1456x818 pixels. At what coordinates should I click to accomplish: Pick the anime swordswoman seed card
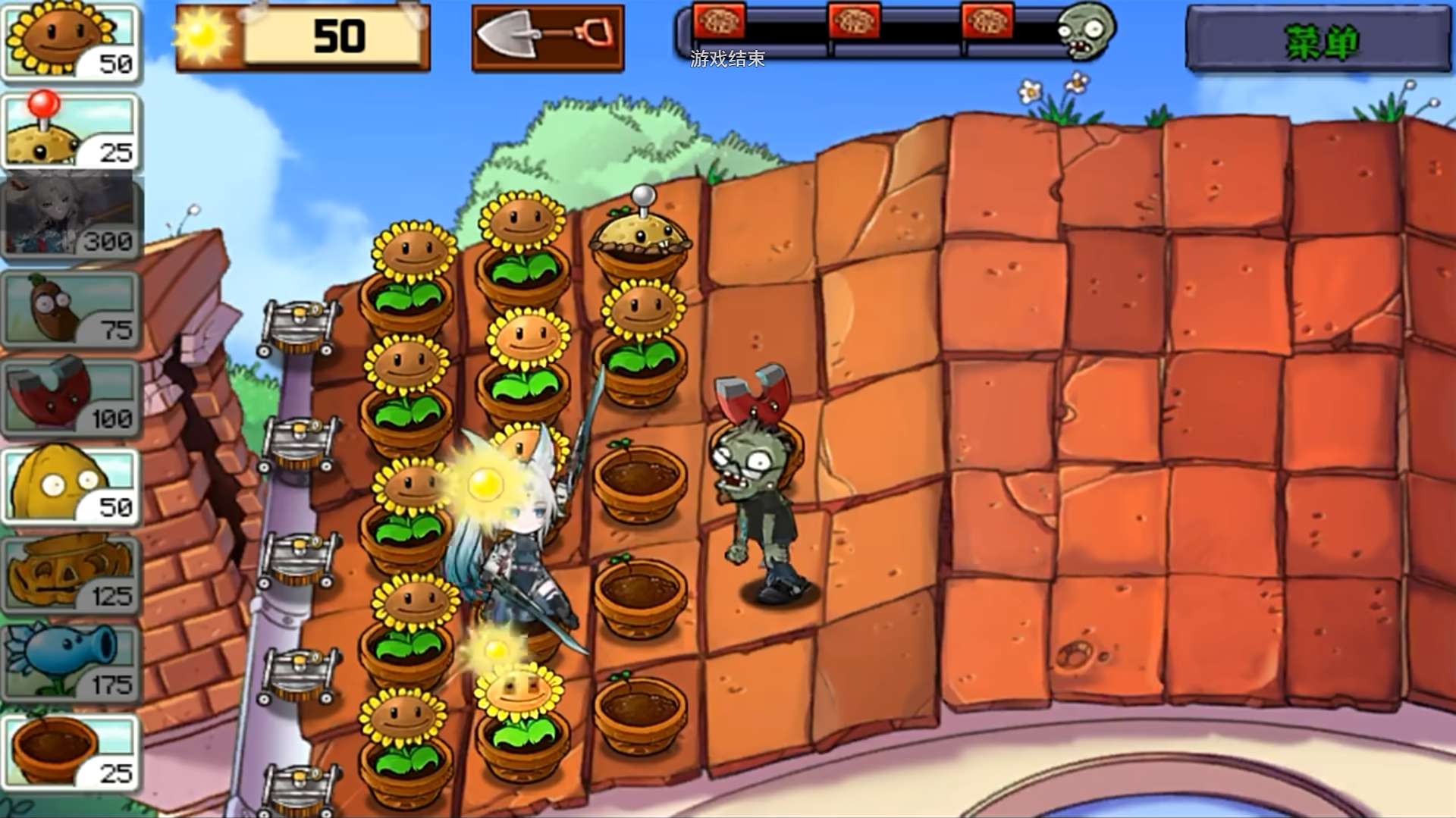72,218
